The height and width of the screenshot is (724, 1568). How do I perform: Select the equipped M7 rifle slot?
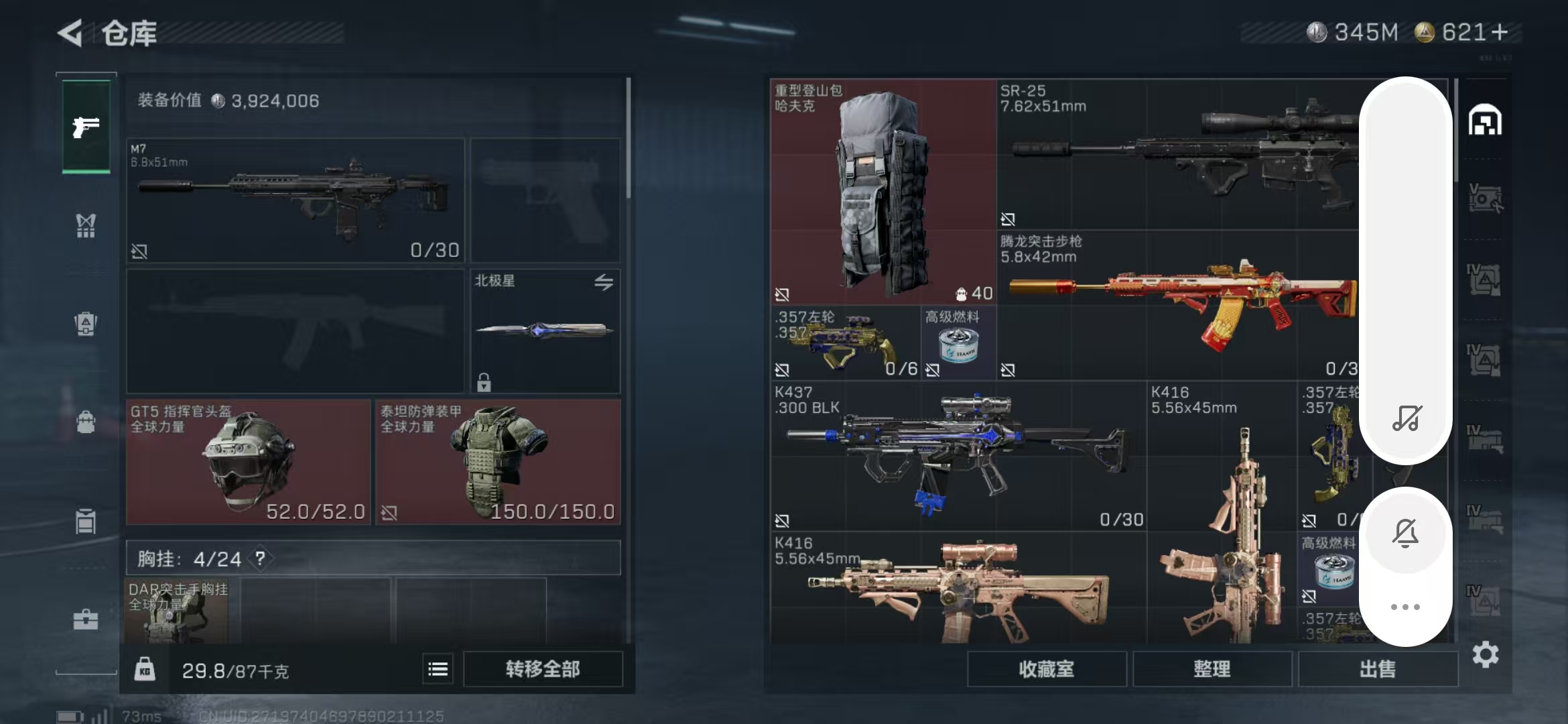pyautogui.click(x=296, y=200)
